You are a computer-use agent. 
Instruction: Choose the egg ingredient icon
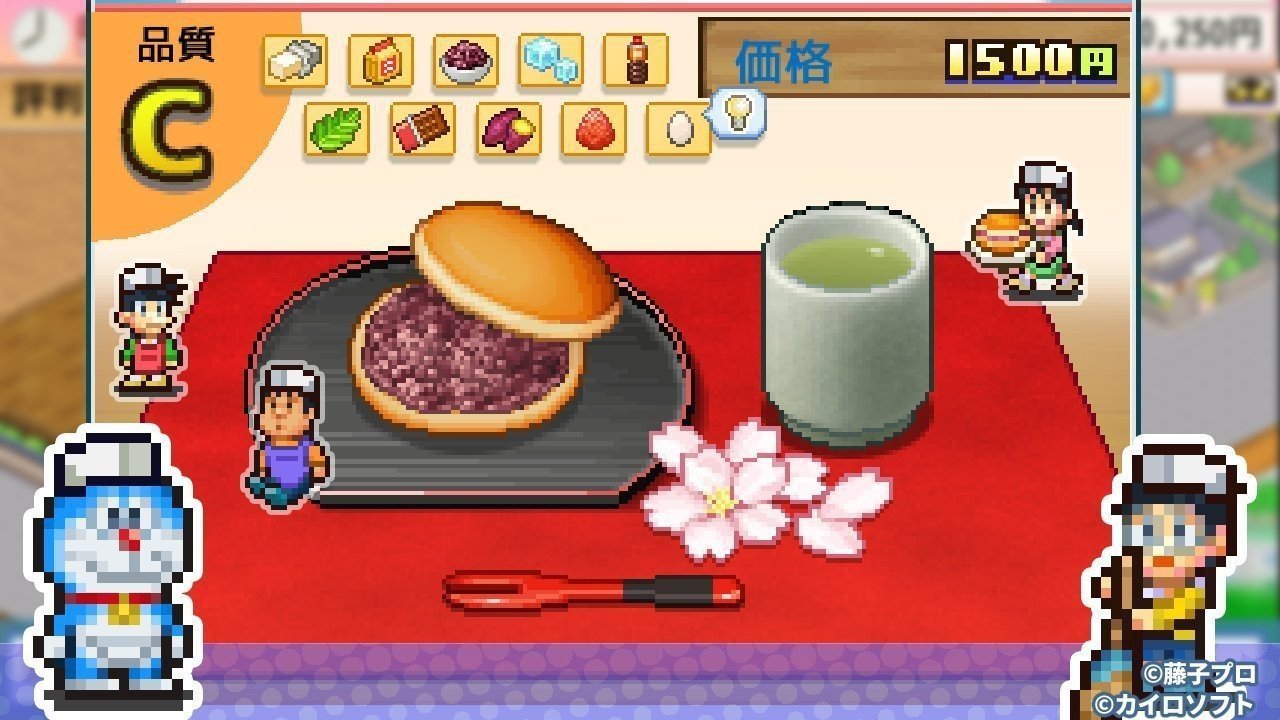pyautogui.click(x=678, y=131)
